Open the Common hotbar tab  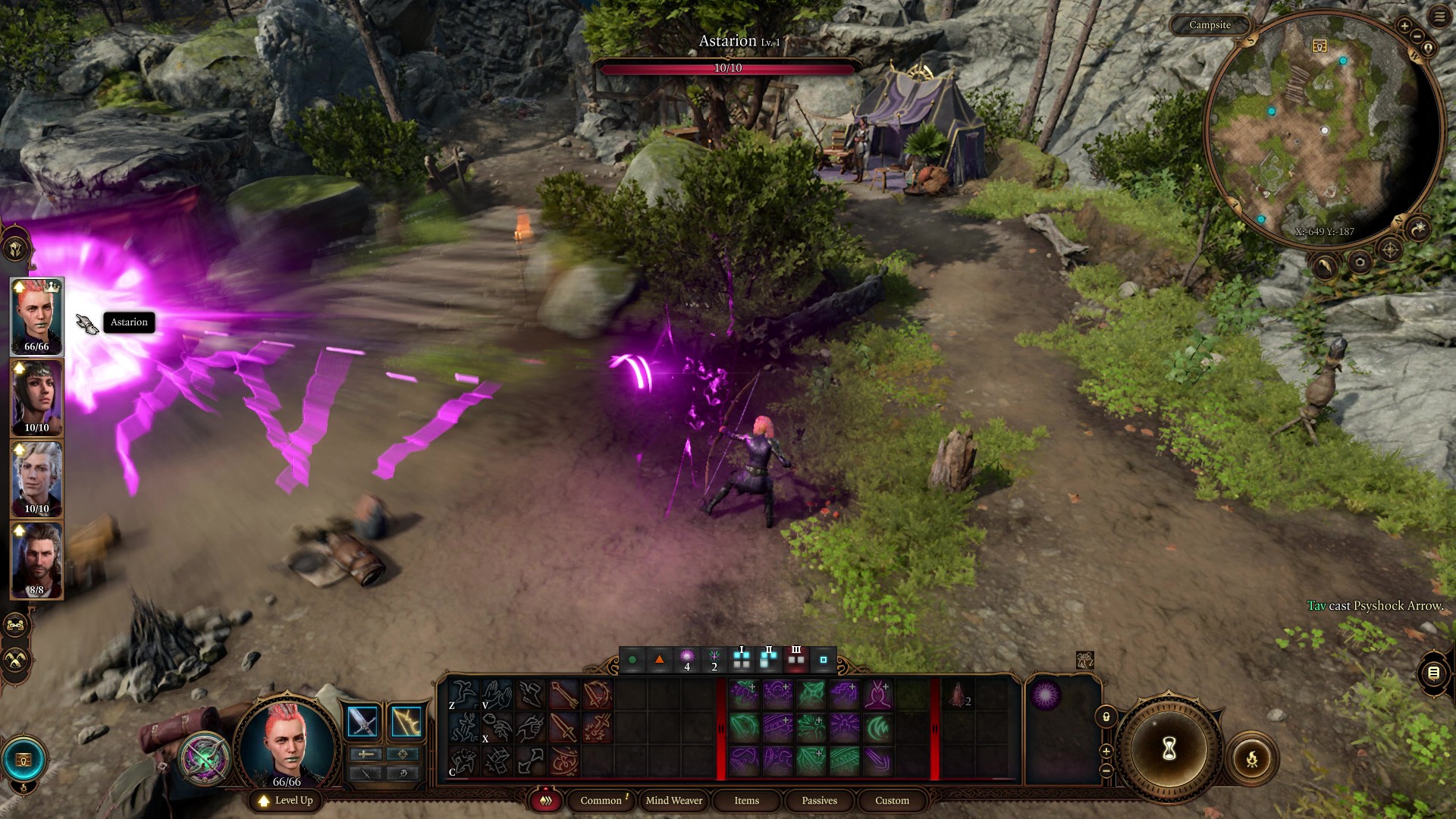[x=601, y=800]
